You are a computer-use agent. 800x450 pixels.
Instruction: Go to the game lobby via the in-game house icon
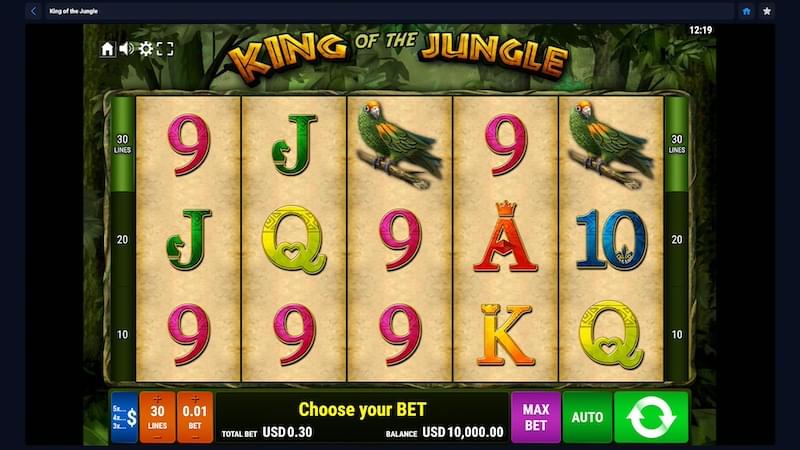(x=108, y=48)
